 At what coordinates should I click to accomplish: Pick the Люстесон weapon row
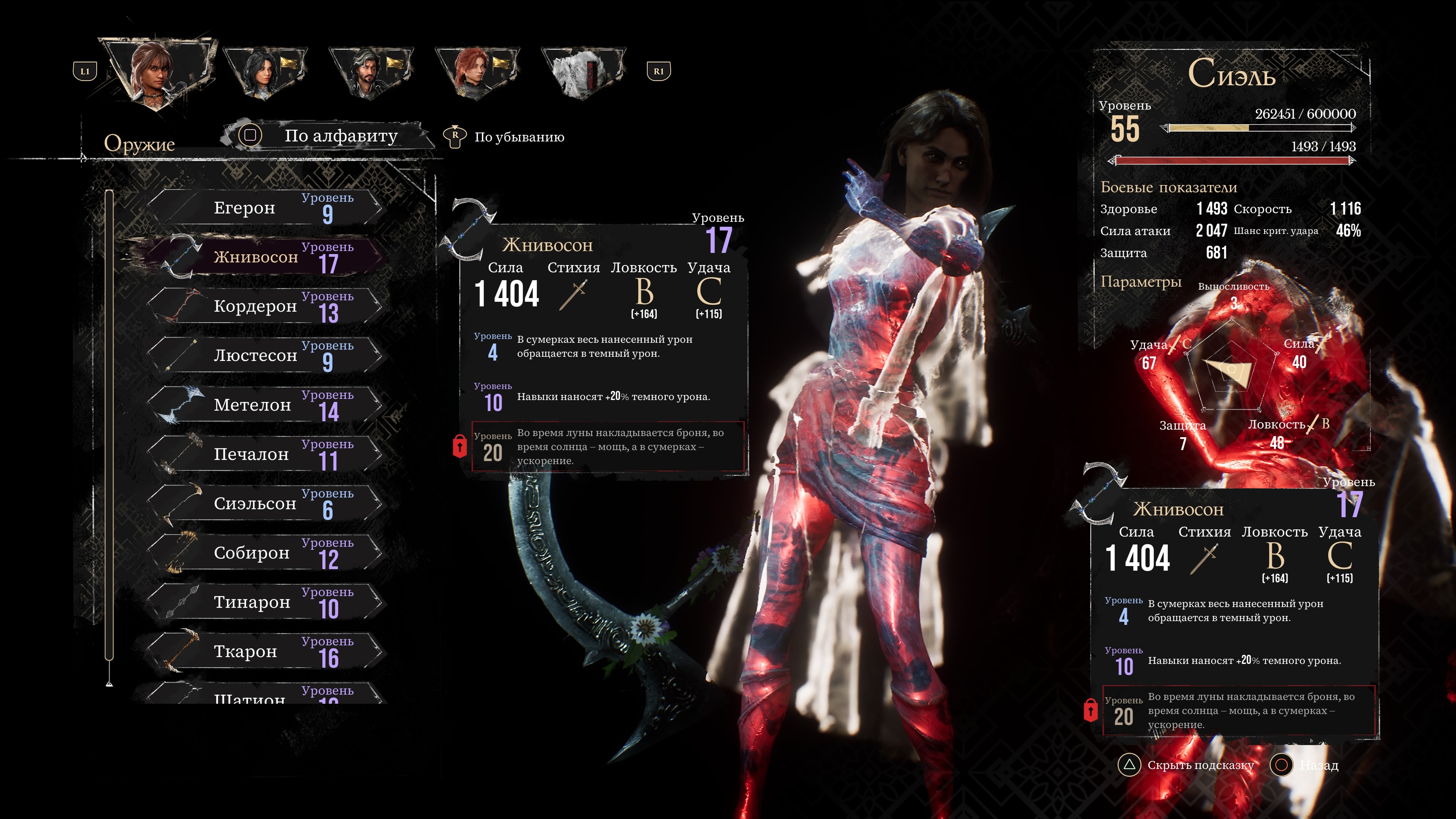pos(266,356)
